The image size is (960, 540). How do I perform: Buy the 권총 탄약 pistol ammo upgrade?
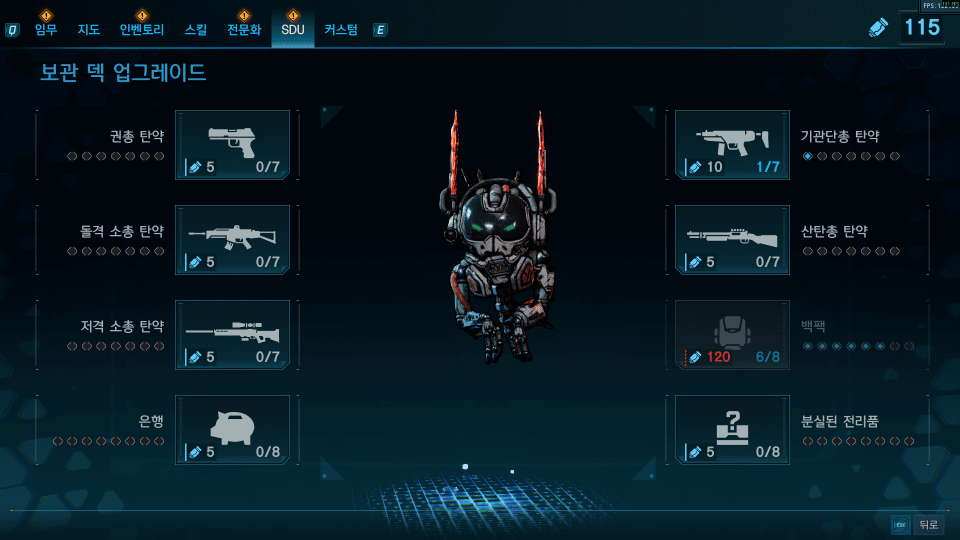coord(232,145)
